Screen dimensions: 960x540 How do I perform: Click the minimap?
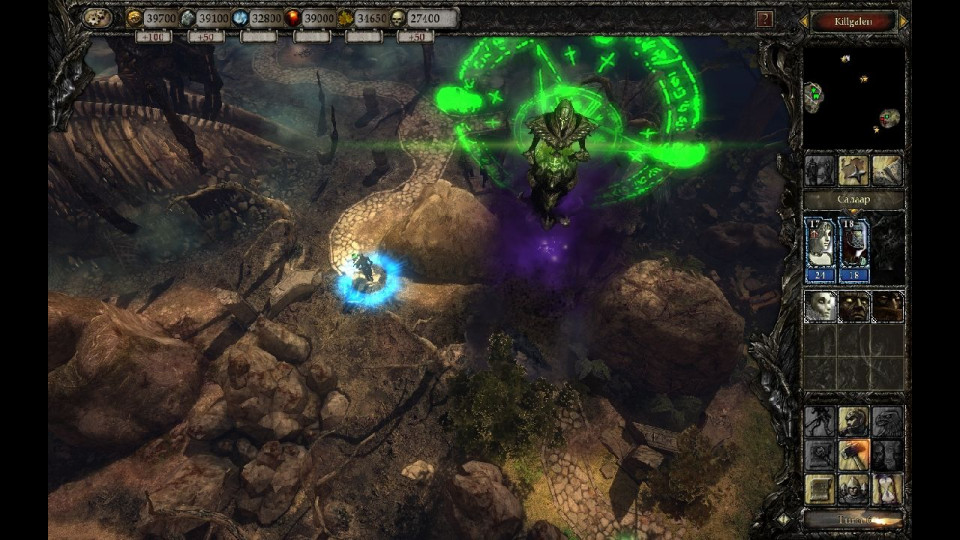[x=853, y=96]
